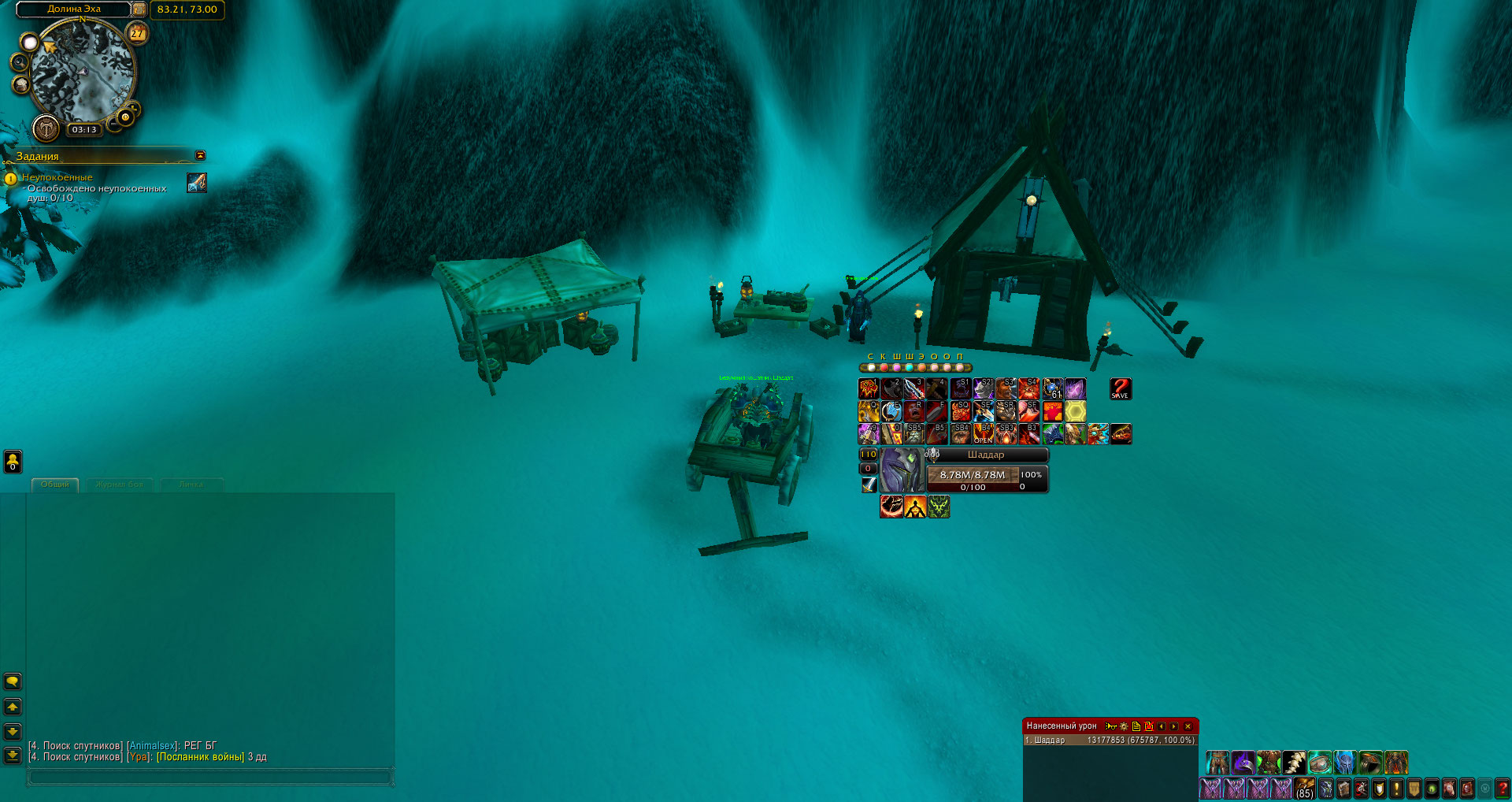Image resolution: width=1512 pixels, height=802 pixels.
Task: Use the potion with 61 charges
Action: [x=1053, y=388]
